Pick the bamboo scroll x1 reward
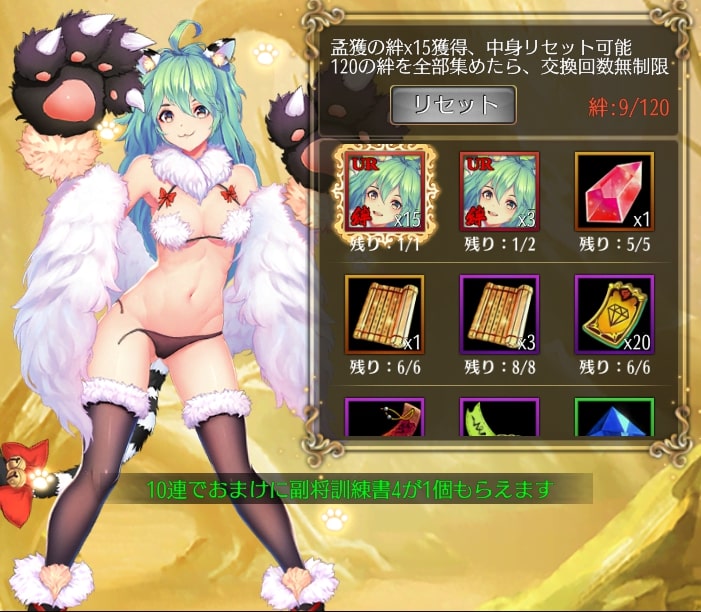Viewport: 701px width, 612px height. point(384,315)
